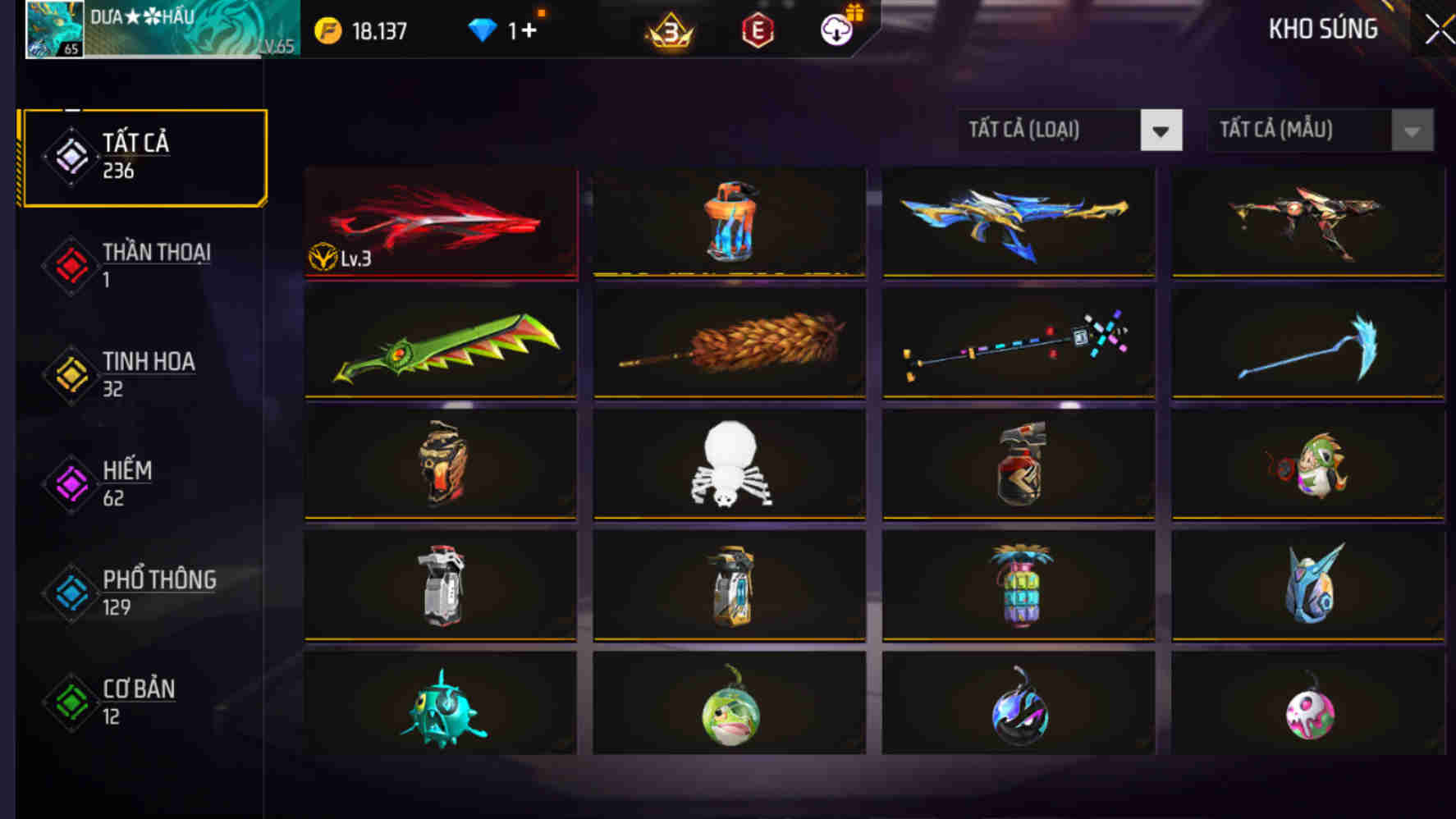Click the KHO SÚNG title text
The image size is (1456, 819).
(x=1321, y=29)
